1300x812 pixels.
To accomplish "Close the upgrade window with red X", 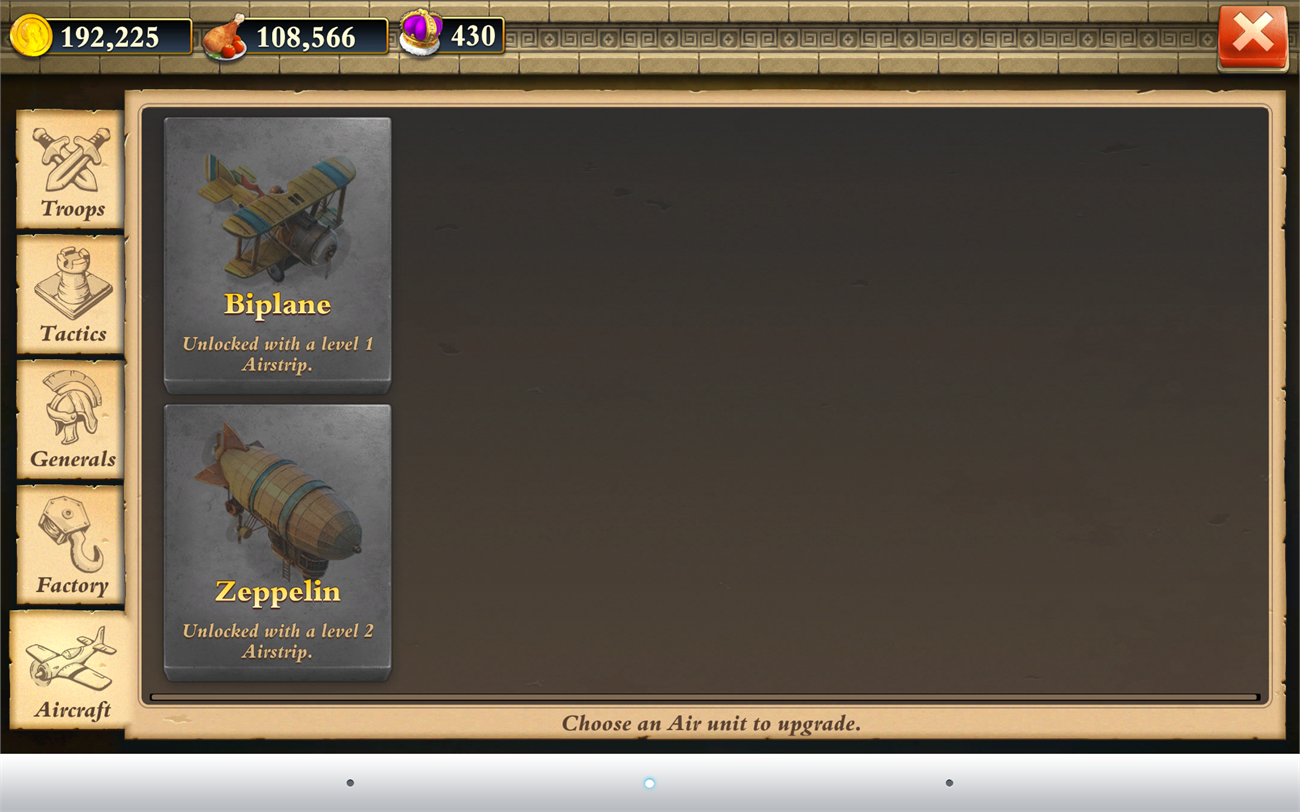I will 1252,37.
